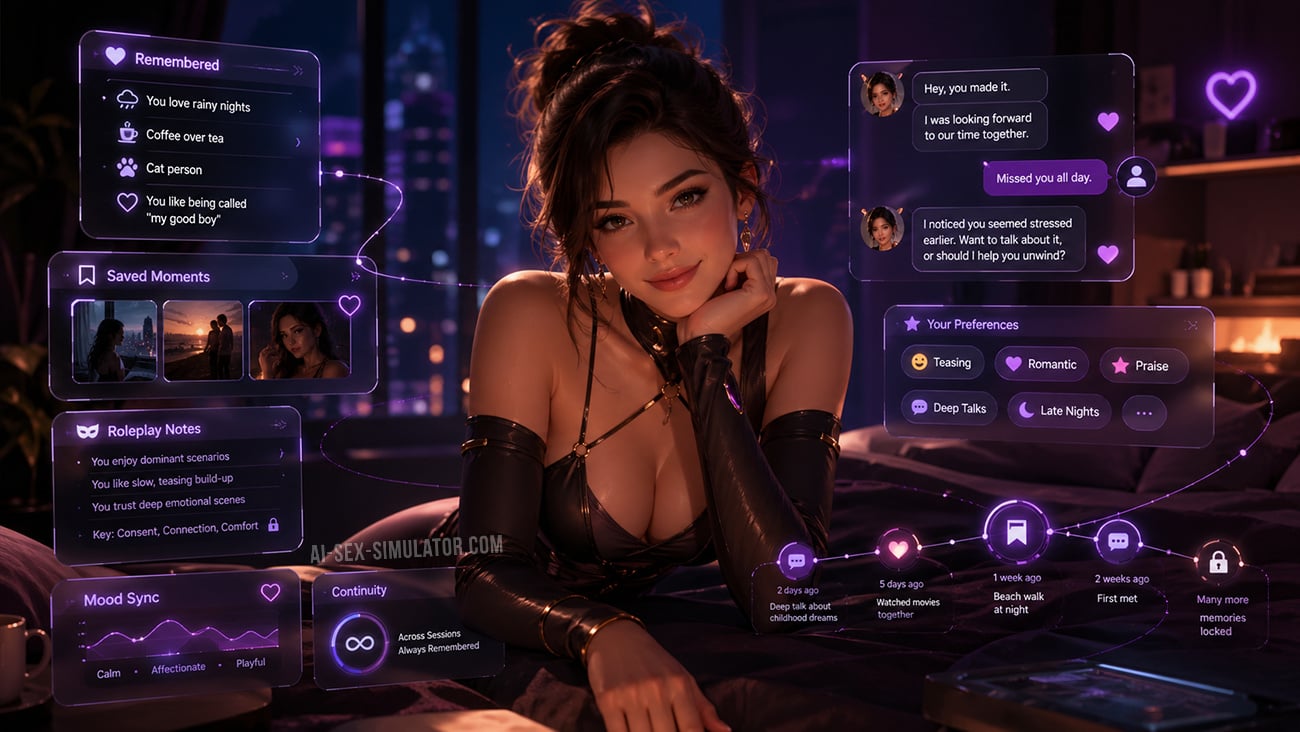Click the Mood Sync heart icon

pyautogui.click(x=270, y=592)
